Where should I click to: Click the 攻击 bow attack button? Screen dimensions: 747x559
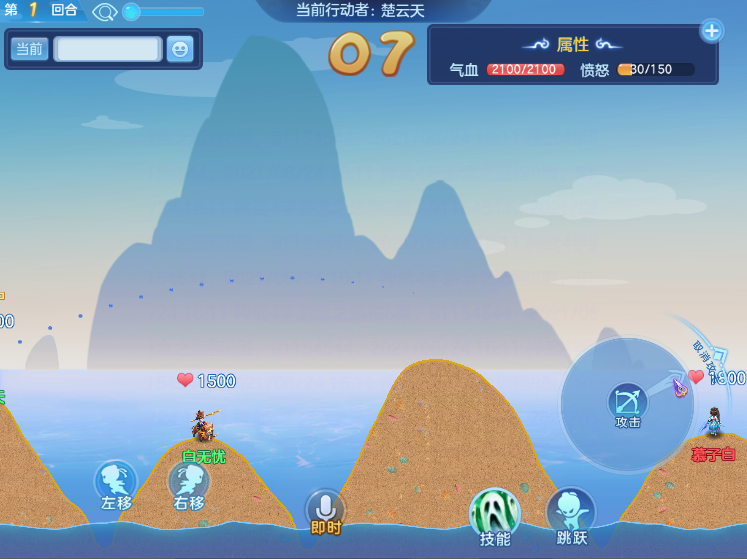628,403
